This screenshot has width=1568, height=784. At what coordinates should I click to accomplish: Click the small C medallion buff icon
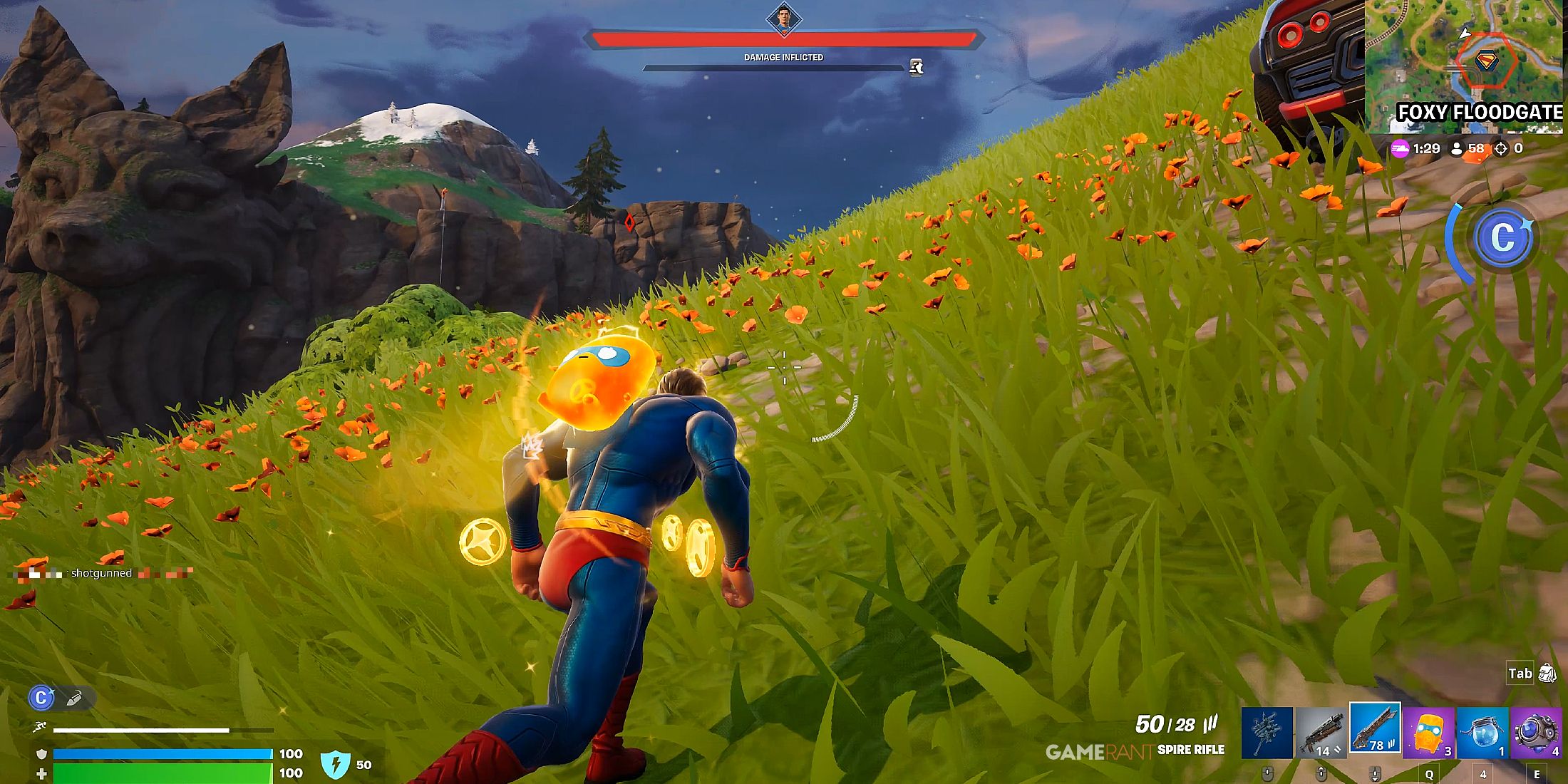pos(41,698)
